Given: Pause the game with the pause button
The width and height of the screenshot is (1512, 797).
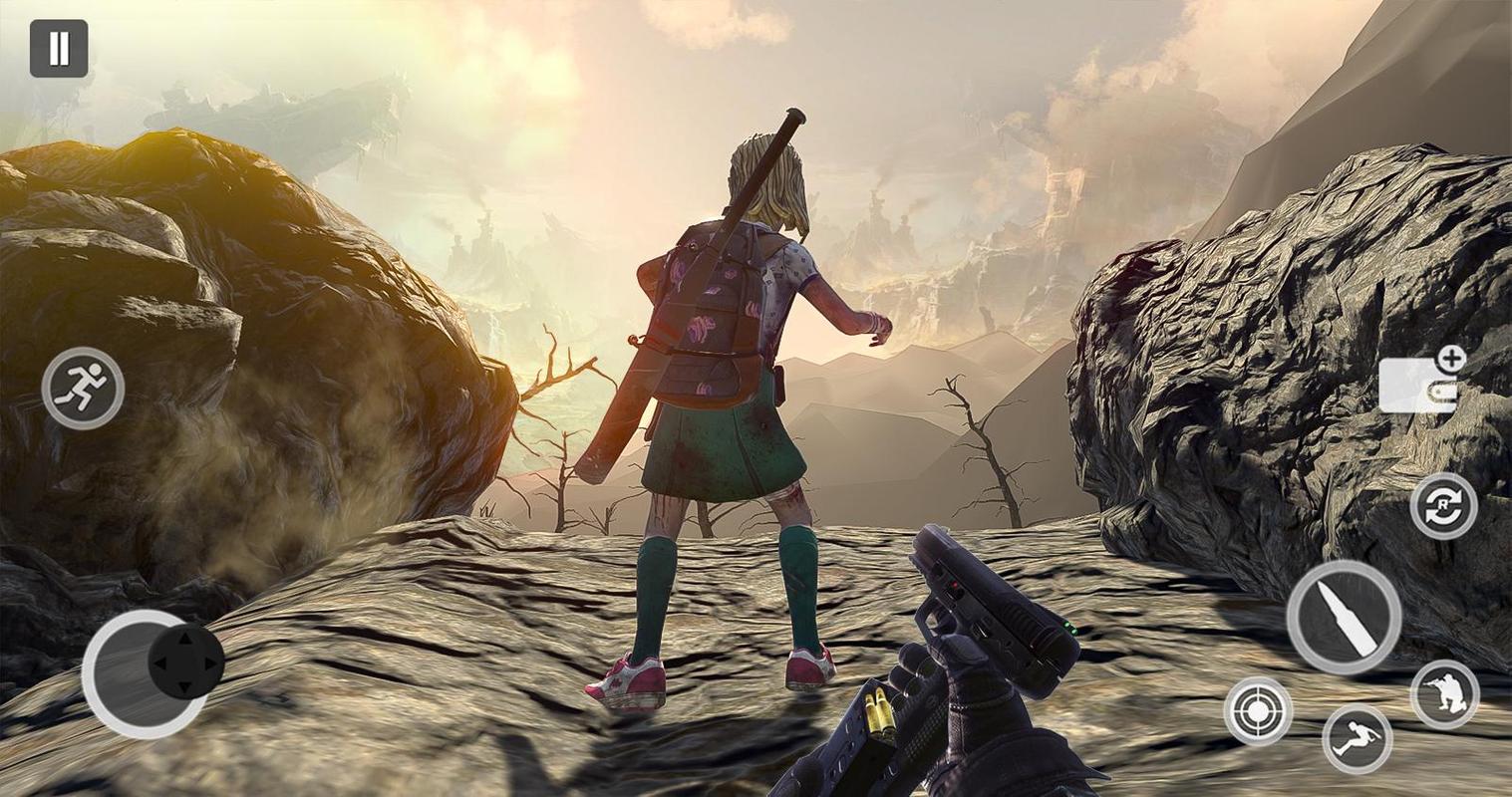Looking at the screenshot, I should [x=59, y=49].
